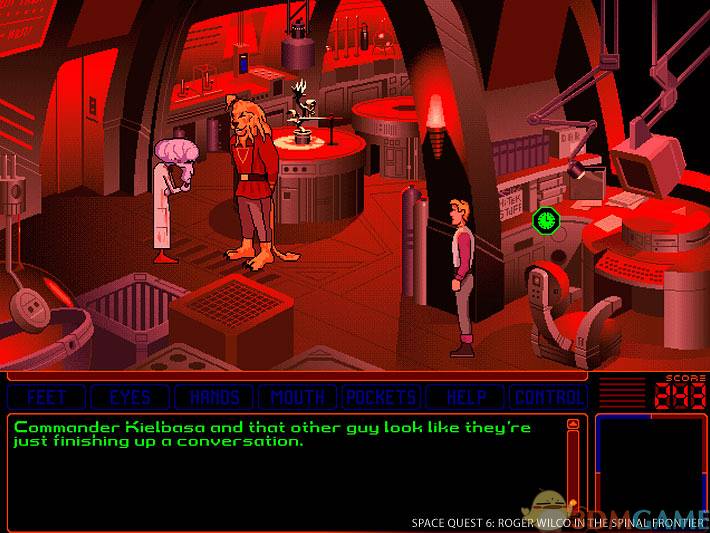Click the message box scroll-up arrow
710x533 pixels.
(573, 425)
